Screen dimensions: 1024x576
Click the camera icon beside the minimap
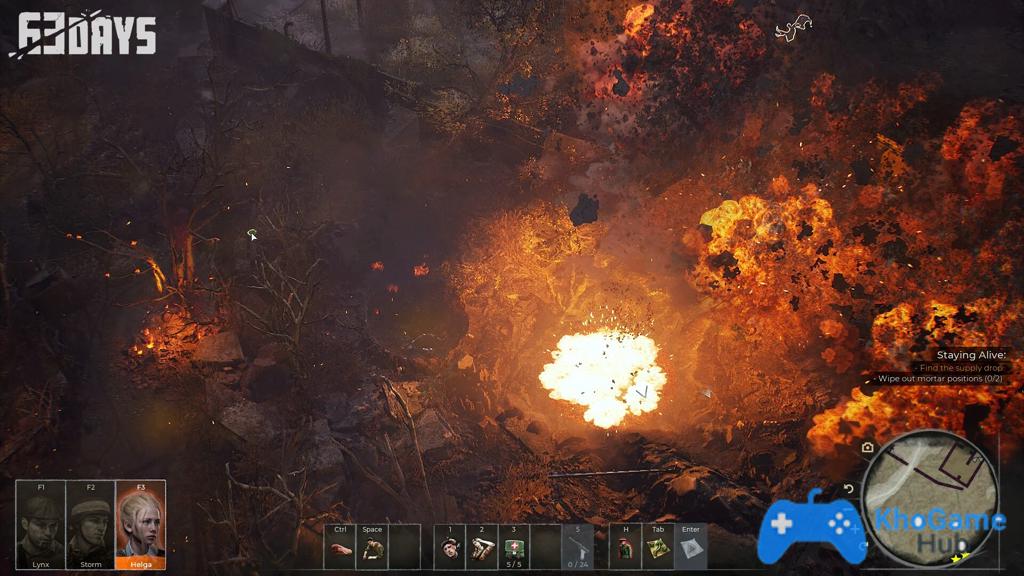867,448
